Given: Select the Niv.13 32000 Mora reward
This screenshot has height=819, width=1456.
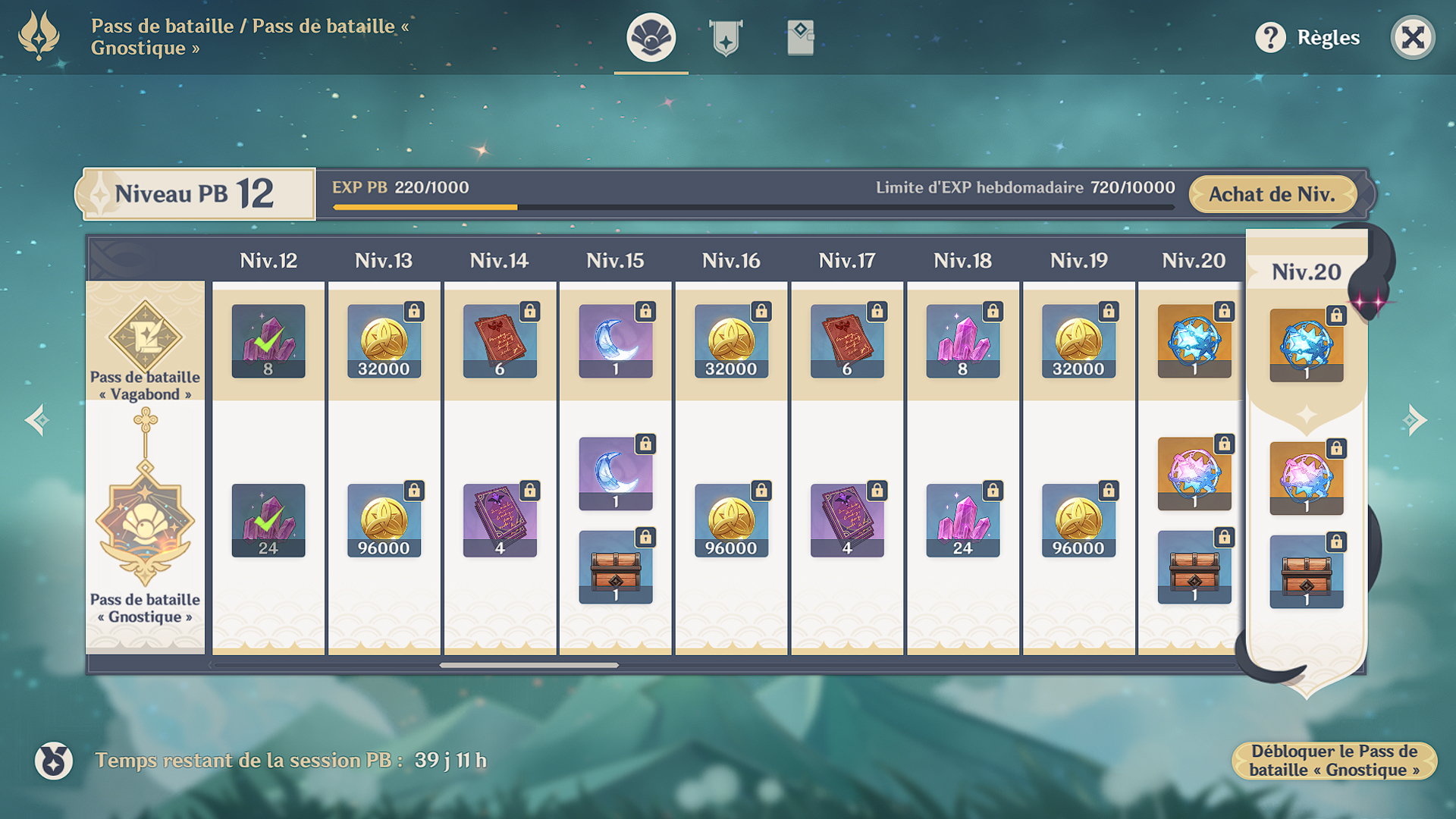Looking at the screenshot, I should pyautogui.click(x=384, y=341).
